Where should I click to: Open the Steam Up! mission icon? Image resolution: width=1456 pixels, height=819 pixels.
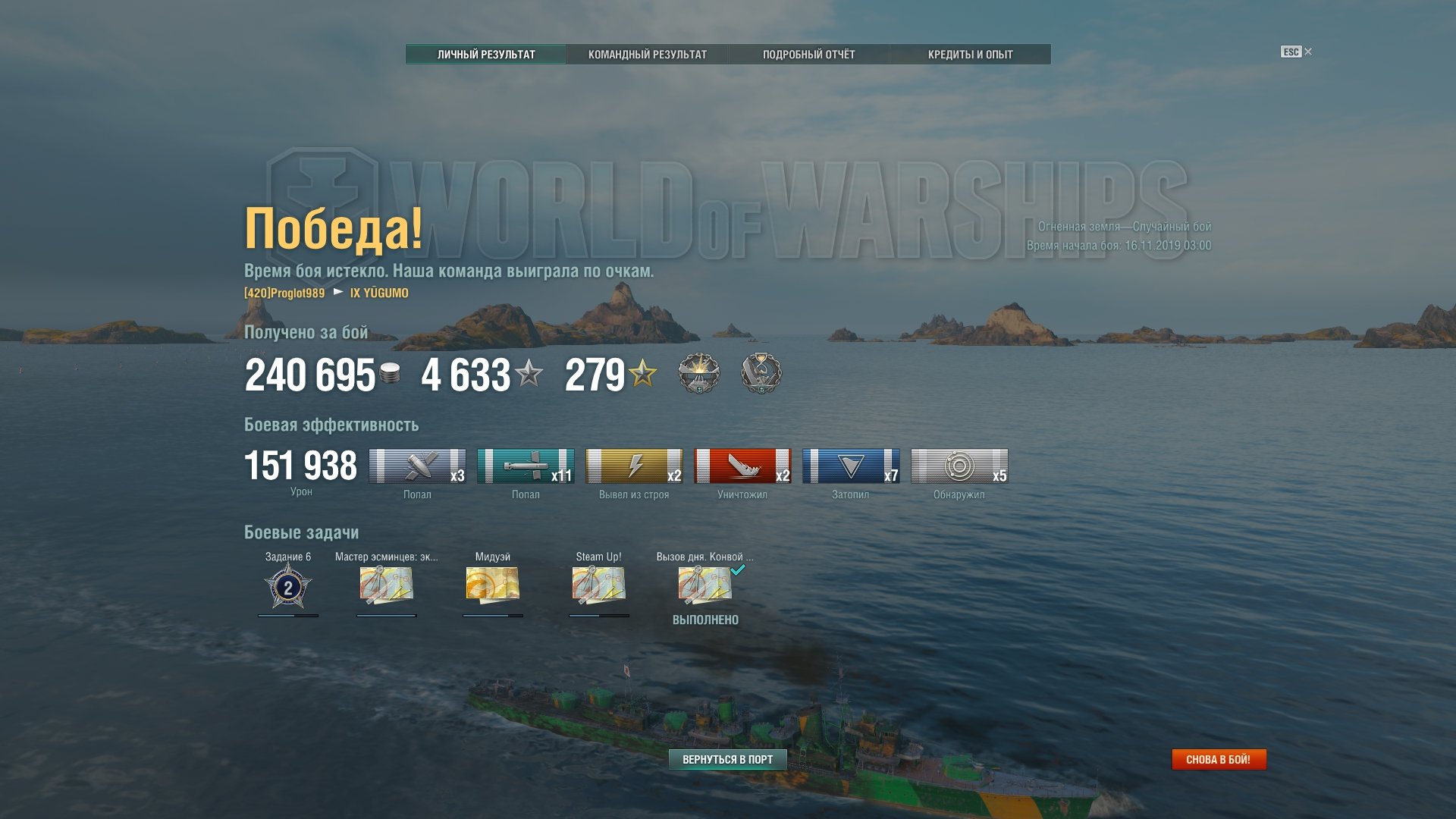tap(598, 585)
